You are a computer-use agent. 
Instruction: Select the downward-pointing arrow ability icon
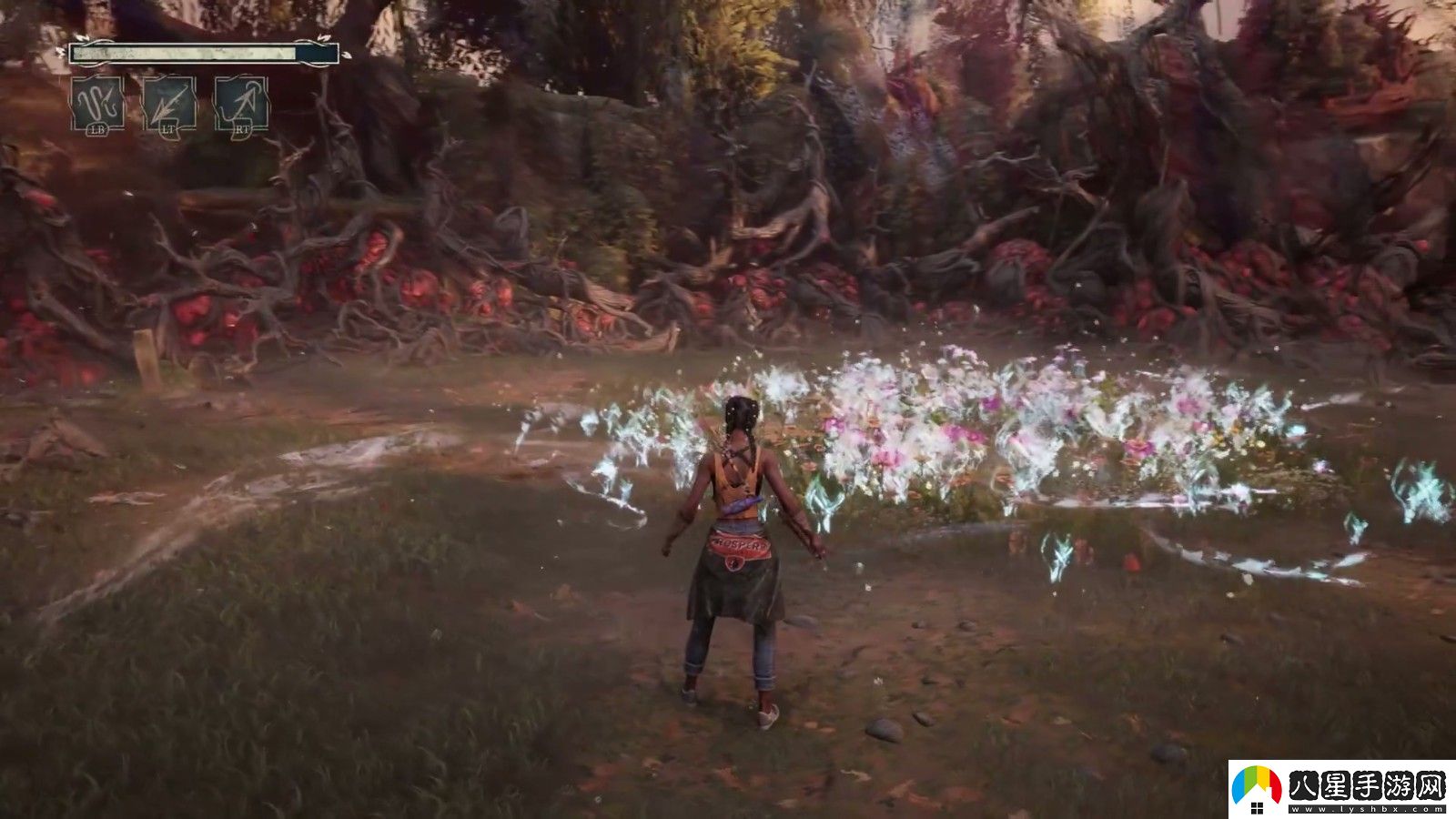coord(169,104)
